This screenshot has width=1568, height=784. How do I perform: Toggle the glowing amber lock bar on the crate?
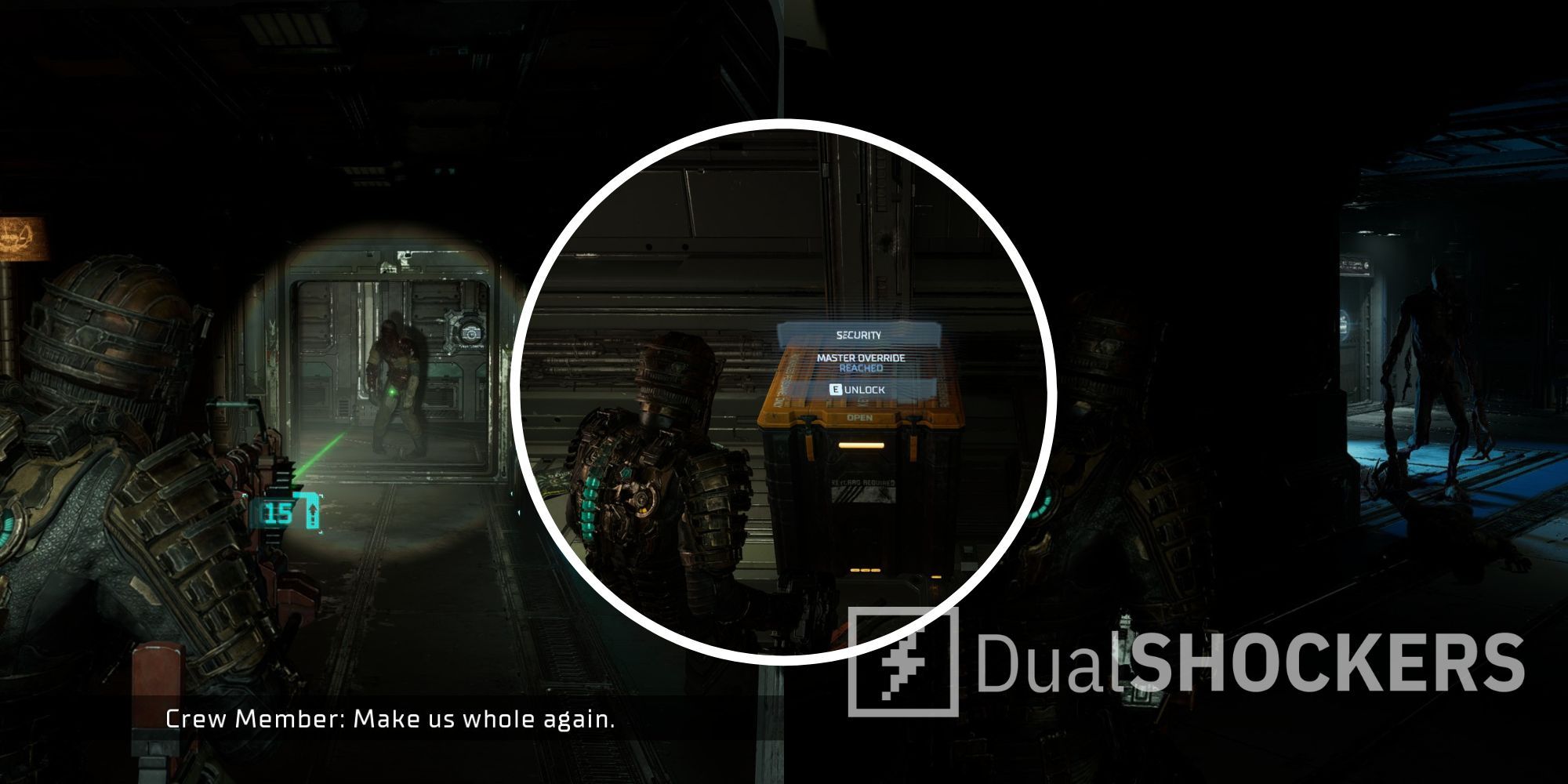pyautogui.click(x=861, y=445)
